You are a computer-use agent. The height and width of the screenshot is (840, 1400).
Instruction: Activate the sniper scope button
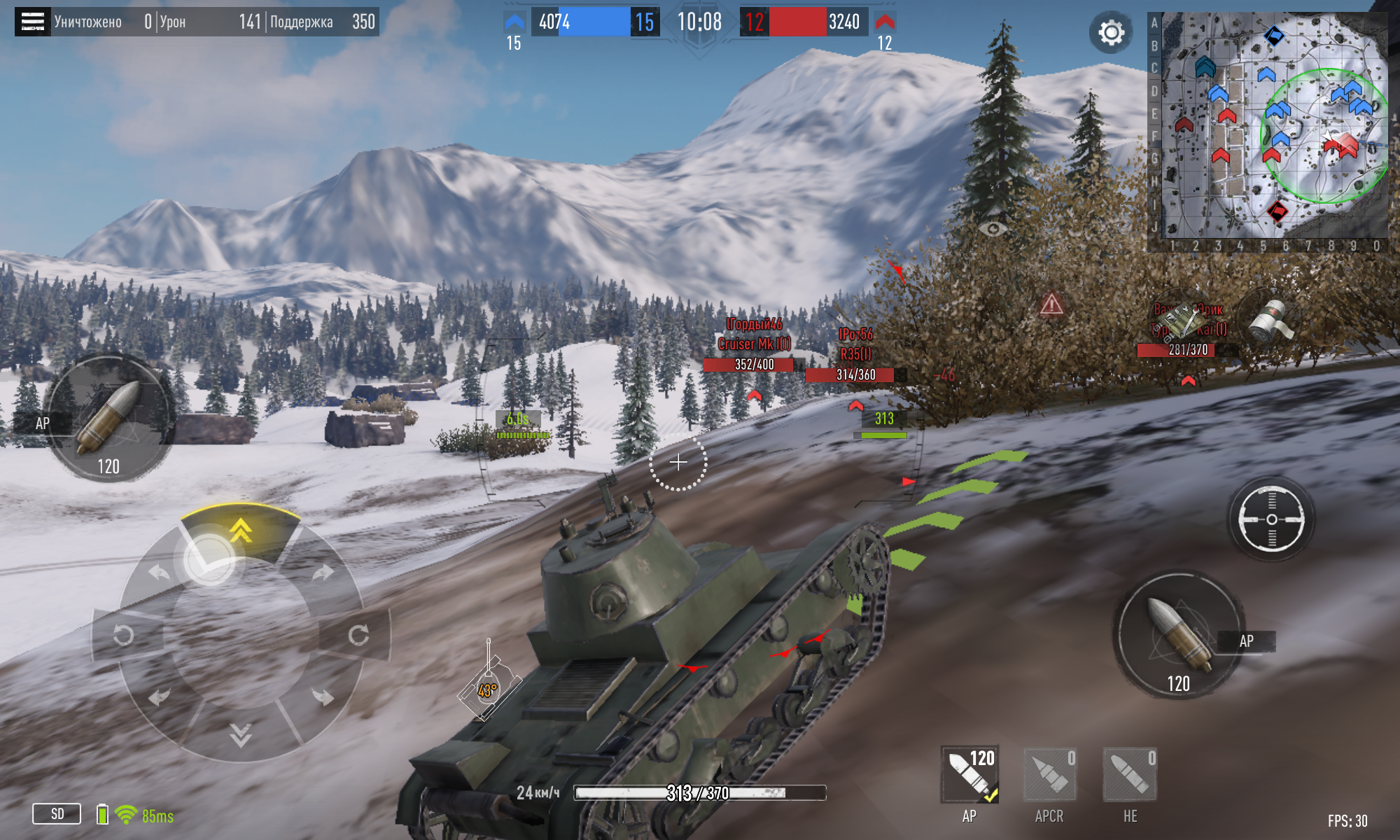[1271, 519]
